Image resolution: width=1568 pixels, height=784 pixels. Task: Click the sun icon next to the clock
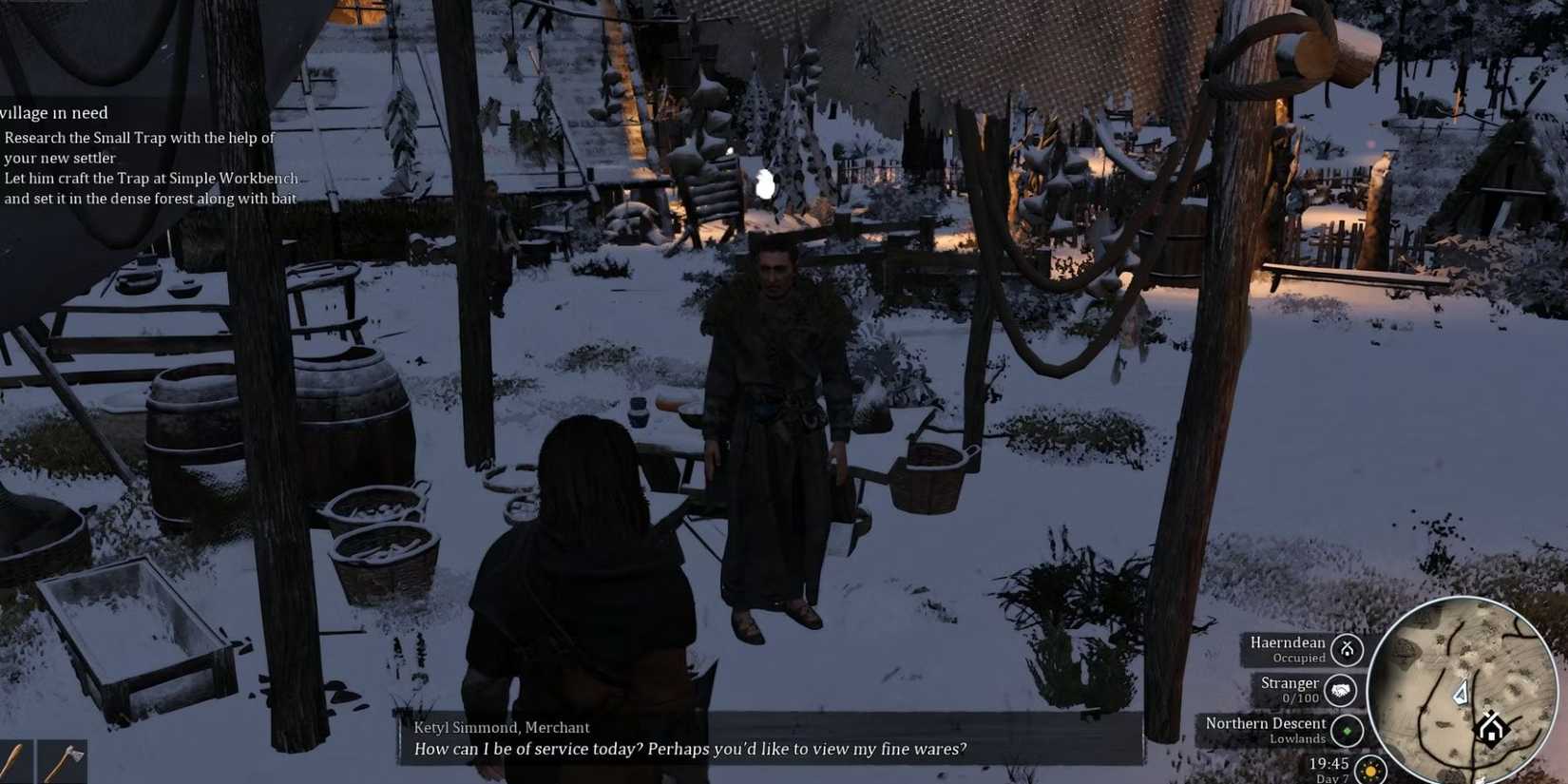pyautogui.click(x=1371, y=768)
